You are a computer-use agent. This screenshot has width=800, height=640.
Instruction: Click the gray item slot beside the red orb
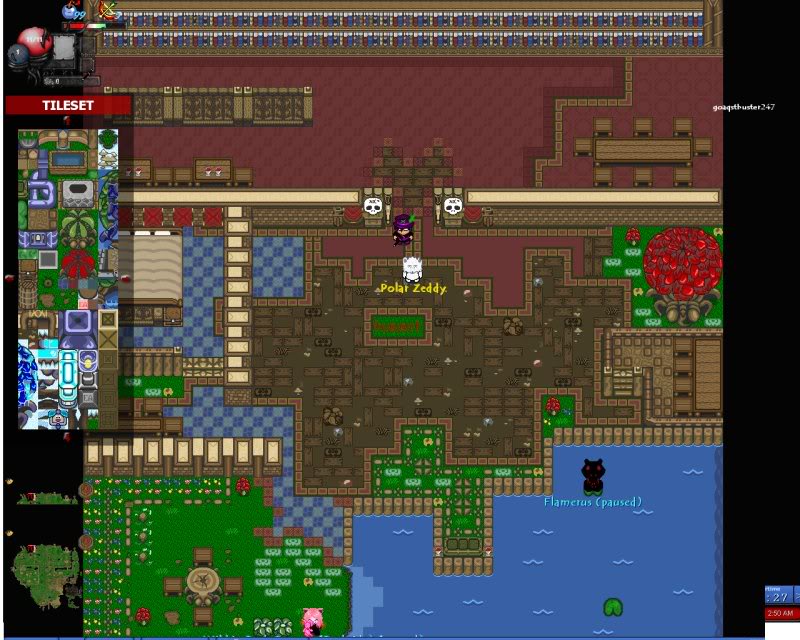64,46
